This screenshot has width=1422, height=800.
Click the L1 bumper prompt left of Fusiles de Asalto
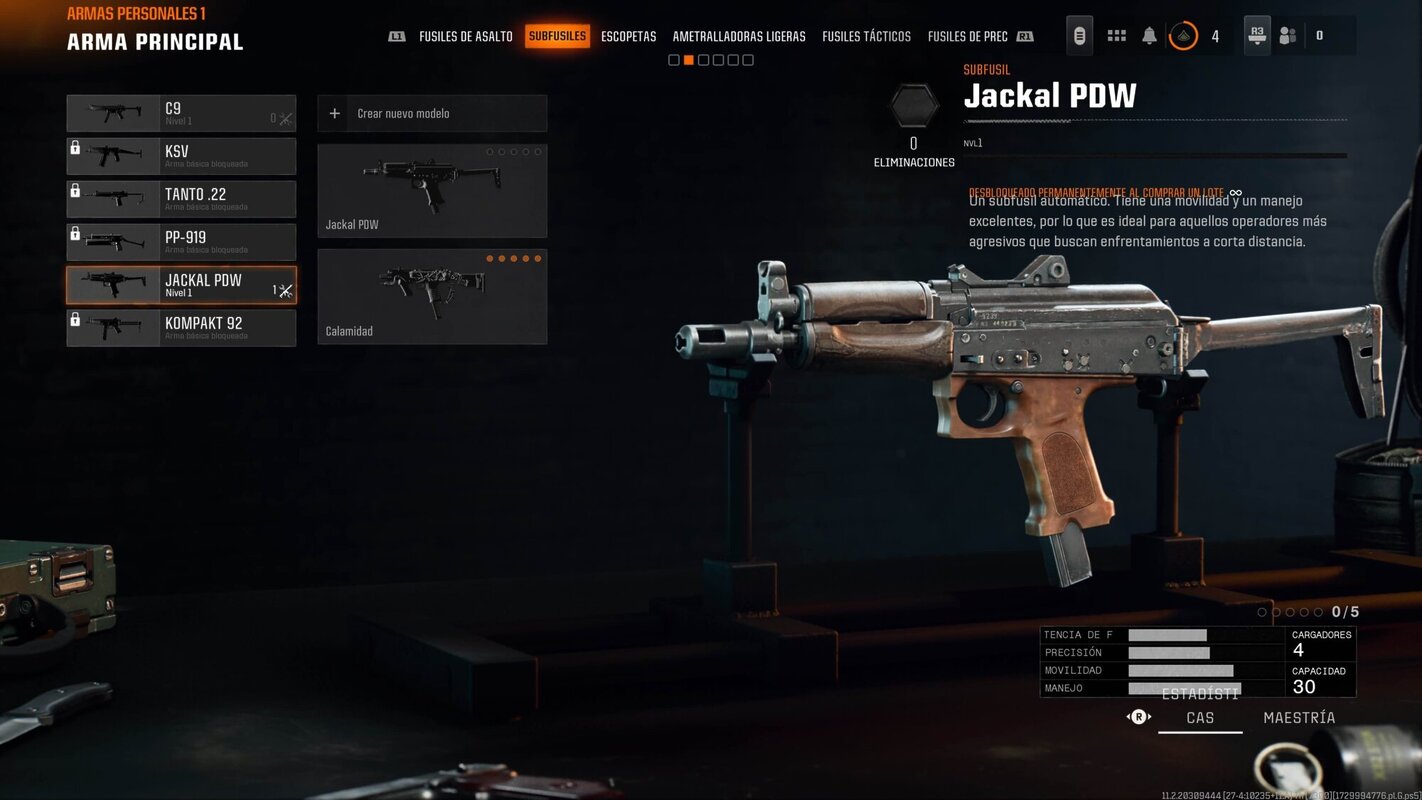click(x=396, y=36)
